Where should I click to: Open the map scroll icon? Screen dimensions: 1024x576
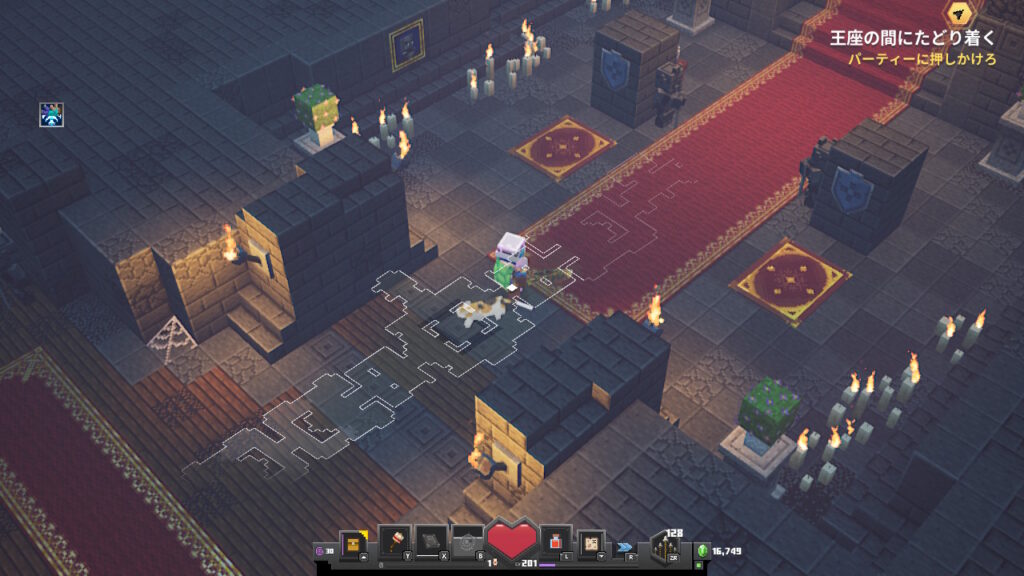tap(592, 543)
